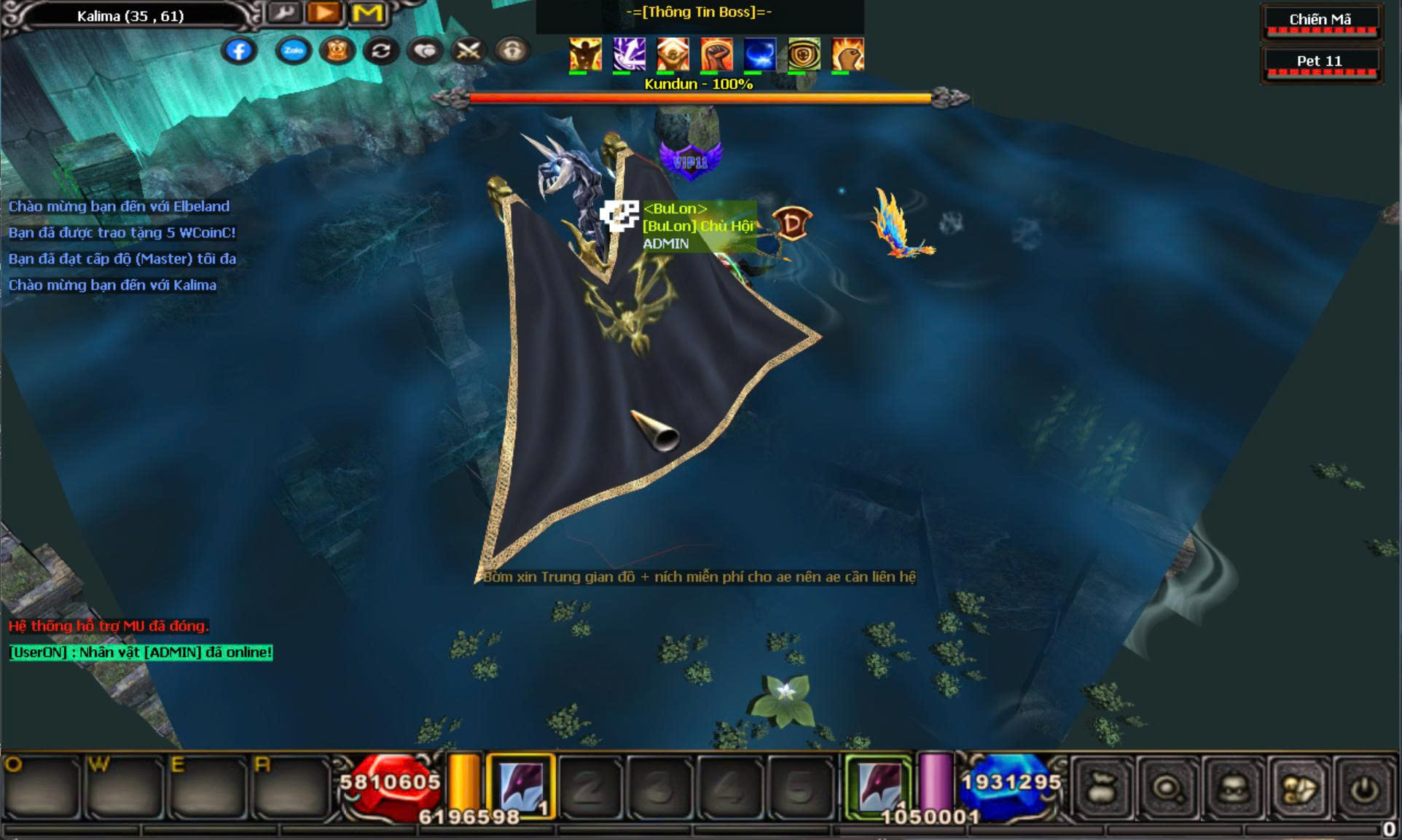Open the Chiến Mã panel

[1320, 21]
